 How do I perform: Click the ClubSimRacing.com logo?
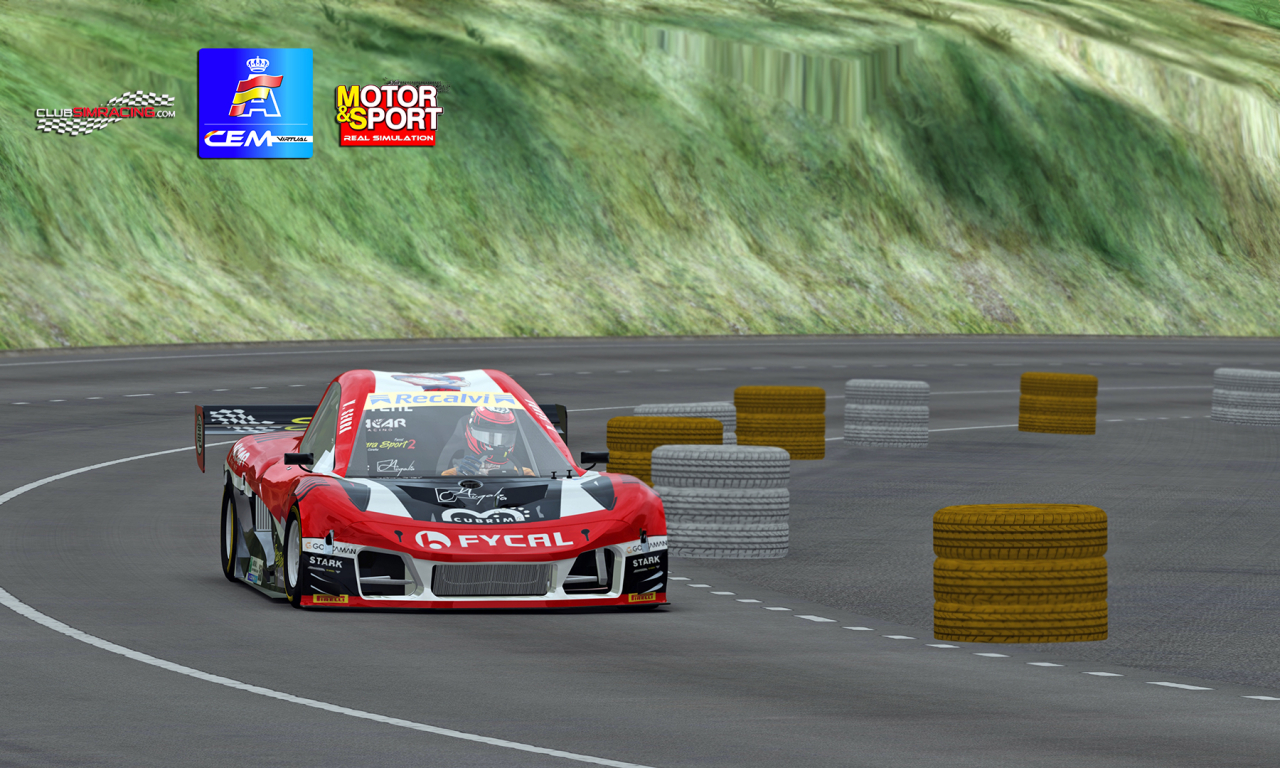point(105,112)
